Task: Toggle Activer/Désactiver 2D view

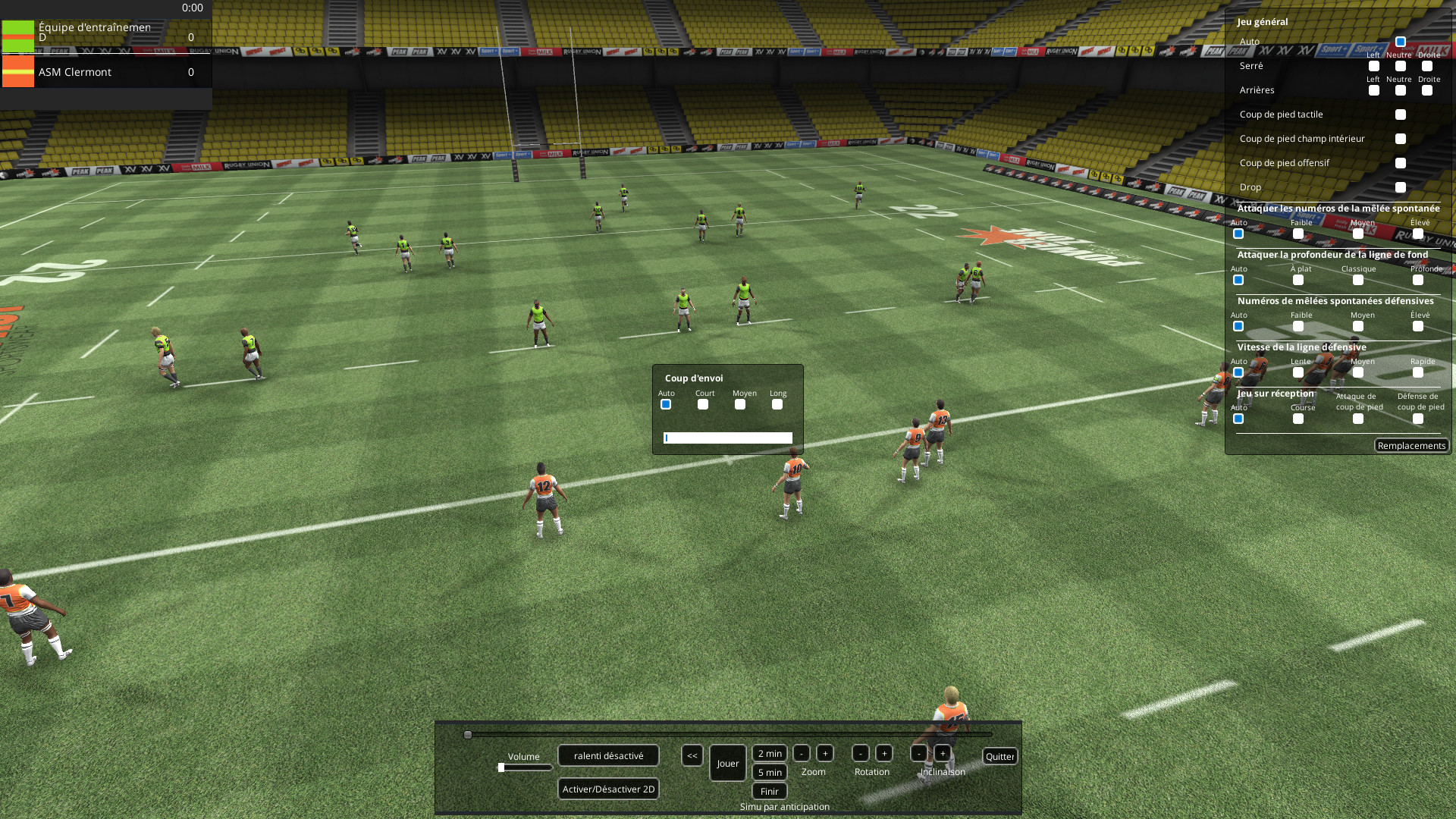Action: pyautogui.click(x=607, y=789)
